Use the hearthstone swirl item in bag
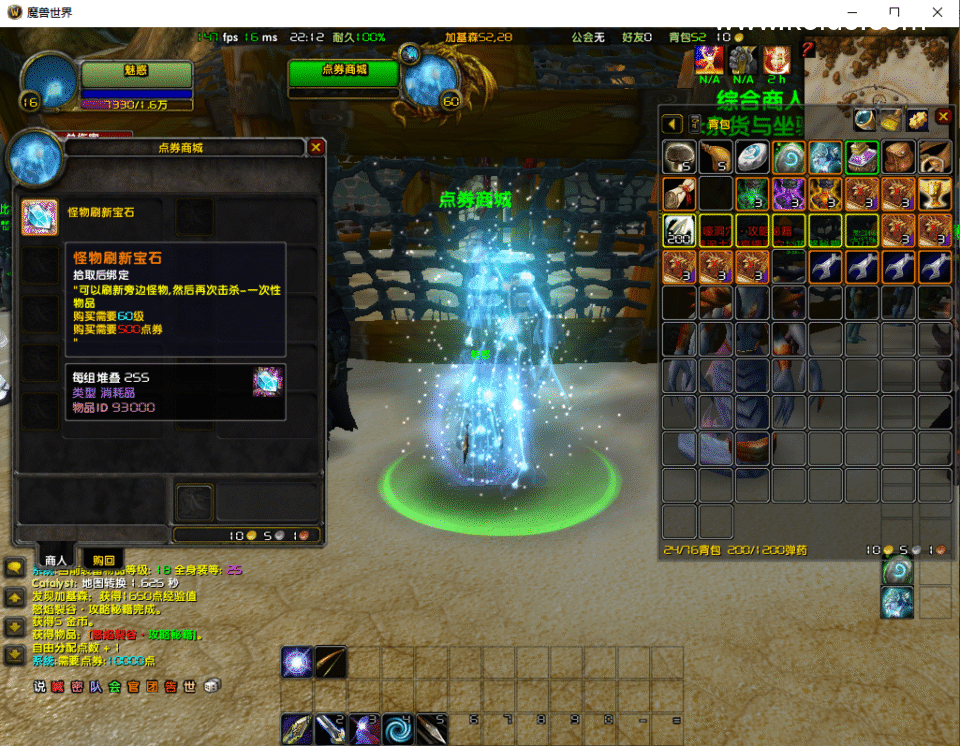Screen dimensions: 960x746 789,156
